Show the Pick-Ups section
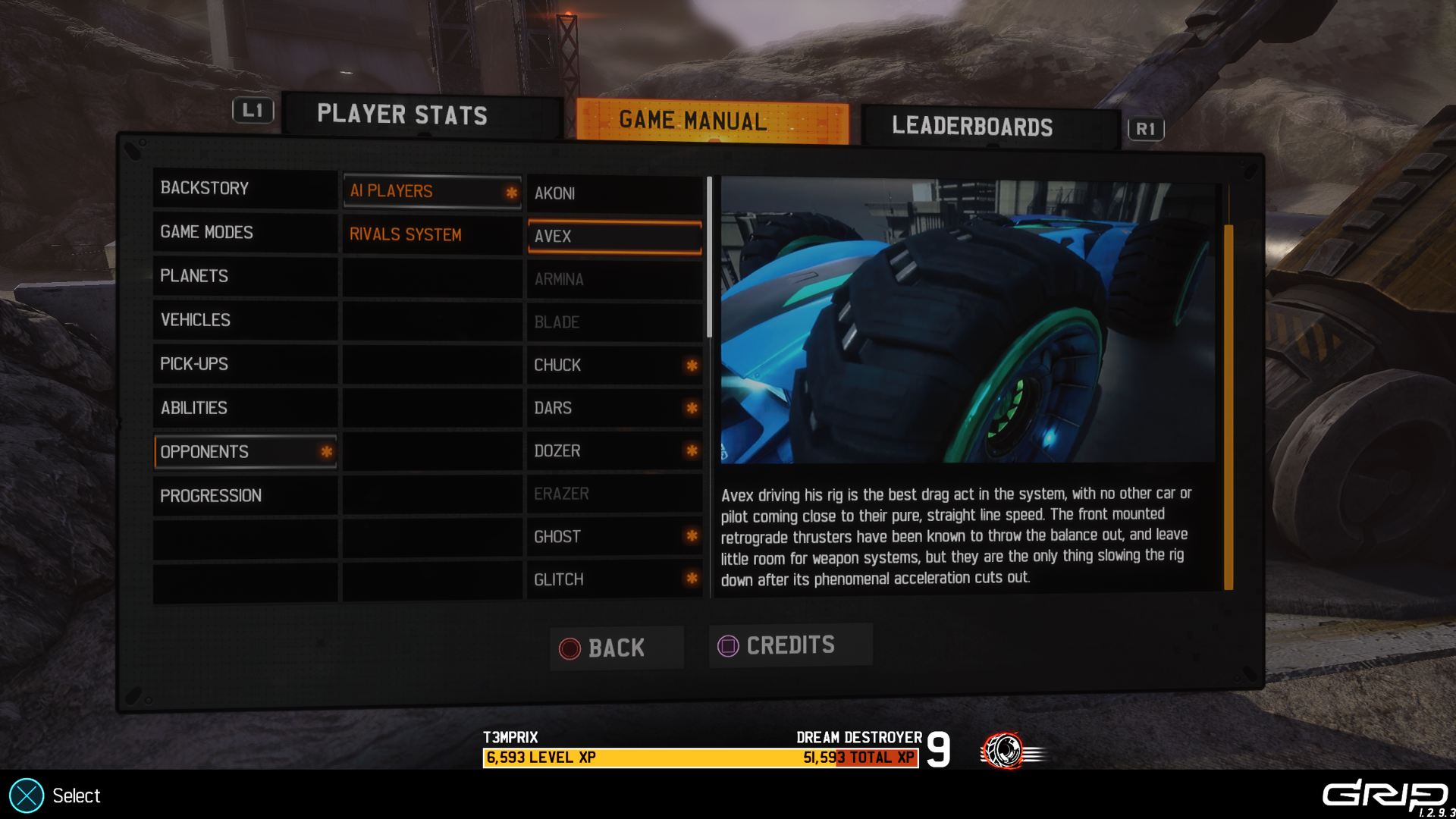 [244, 364]
